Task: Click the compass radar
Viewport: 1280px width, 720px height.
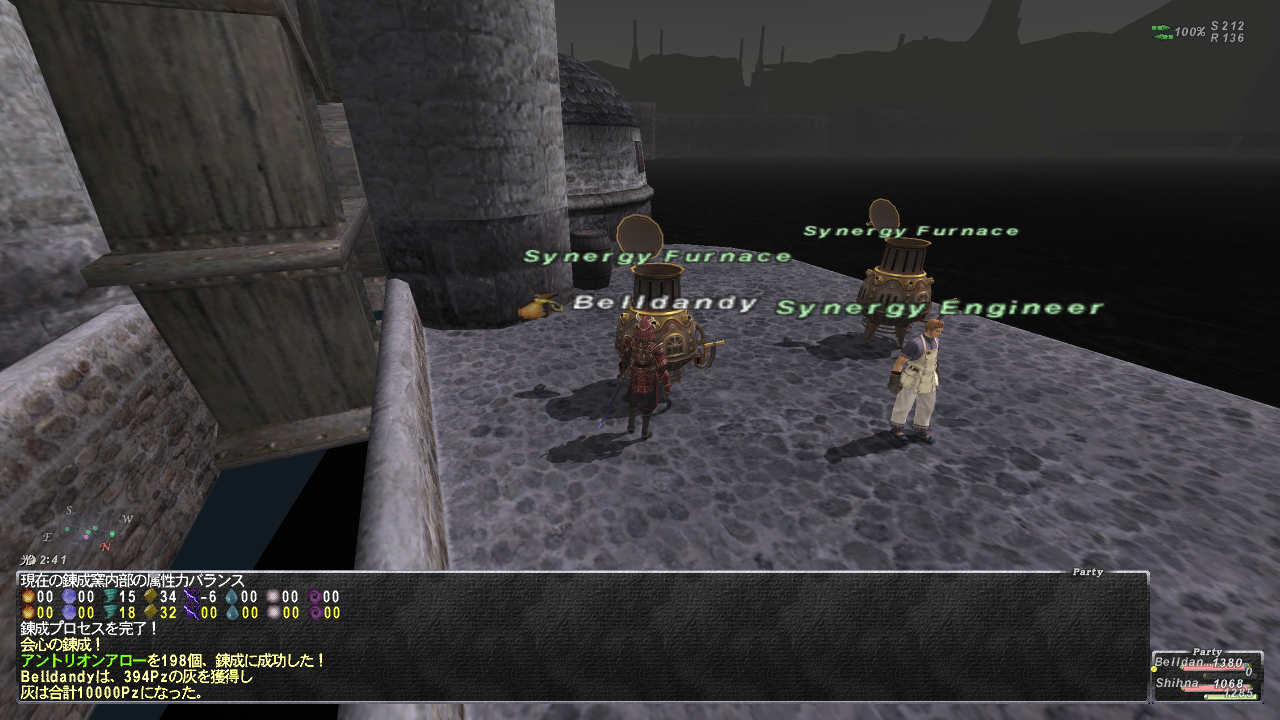Action: (88, 530)
